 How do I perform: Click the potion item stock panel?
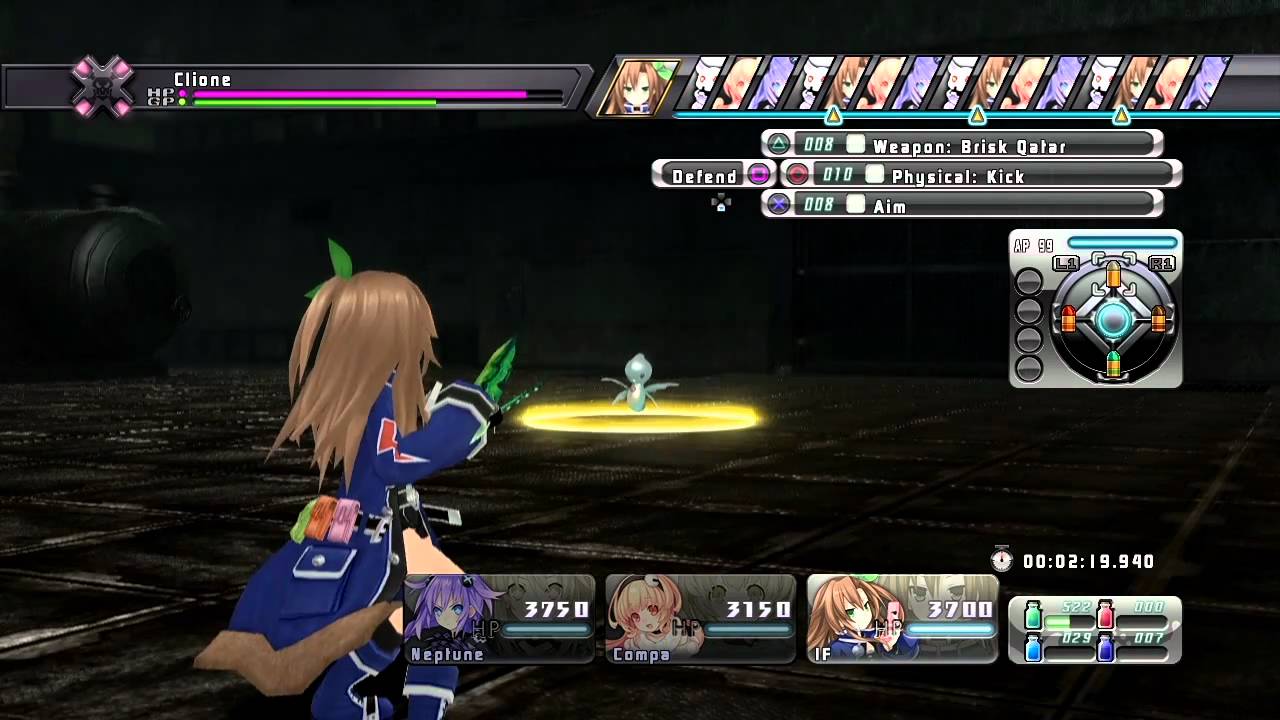(x=1095, y=630)
